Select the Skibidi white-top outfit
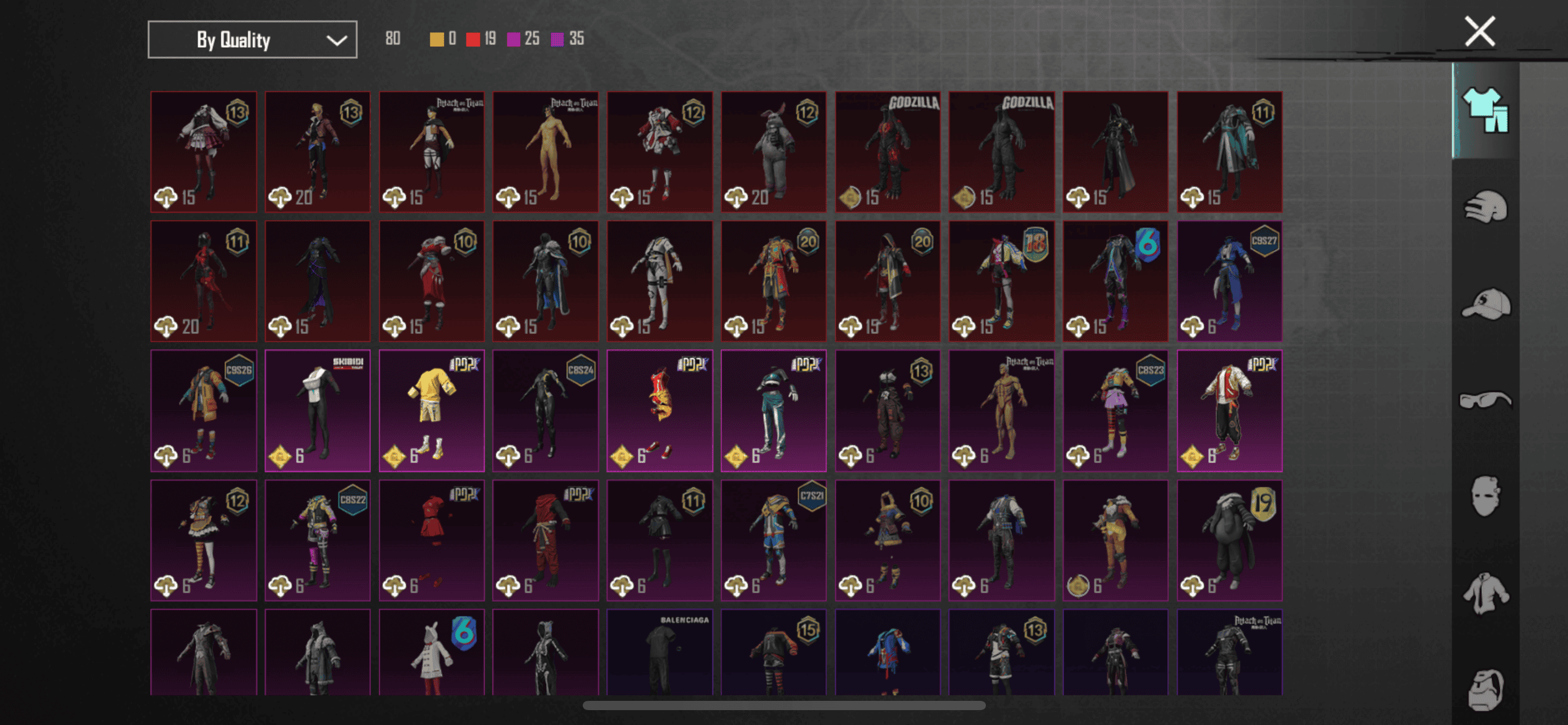The width and height of the screenshot is (1568, 725). coord(318,410)
